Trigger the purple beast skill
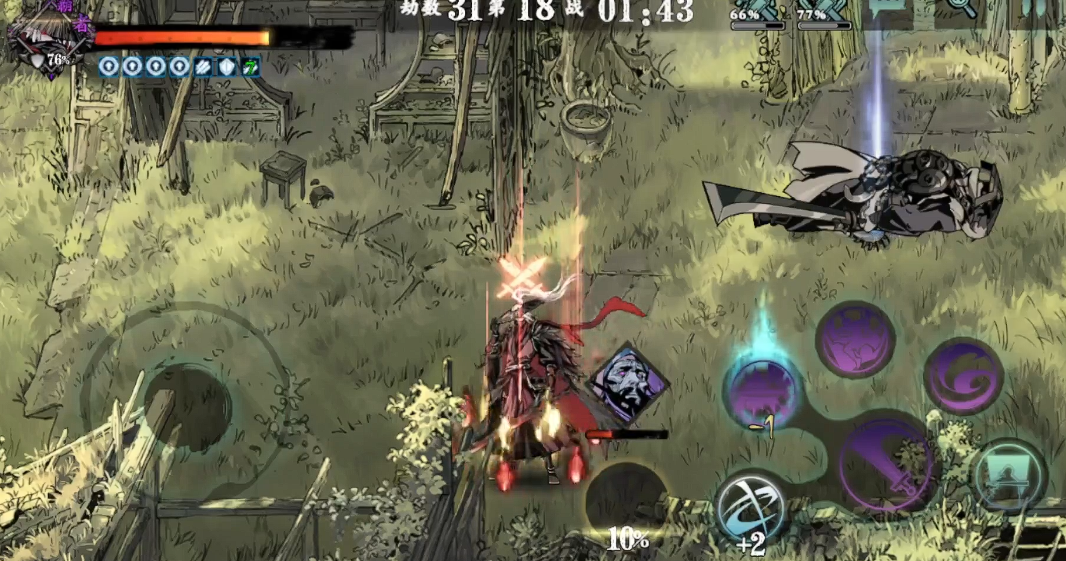1066x561 pixels. (x=854, y=340)
